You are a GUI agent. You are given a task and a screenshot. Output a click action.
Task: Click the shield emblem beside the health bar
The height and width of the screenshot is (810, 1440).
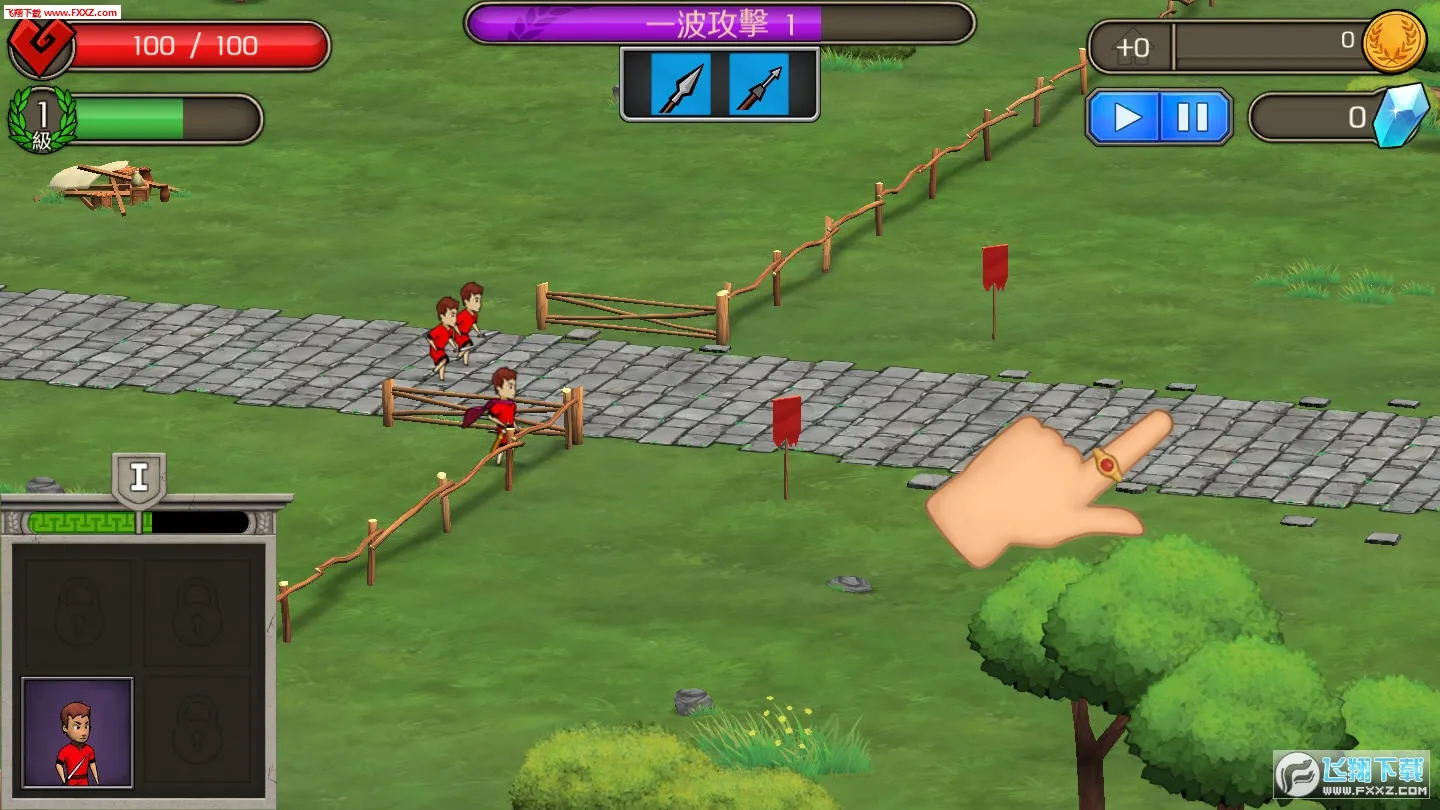point(39,44)
